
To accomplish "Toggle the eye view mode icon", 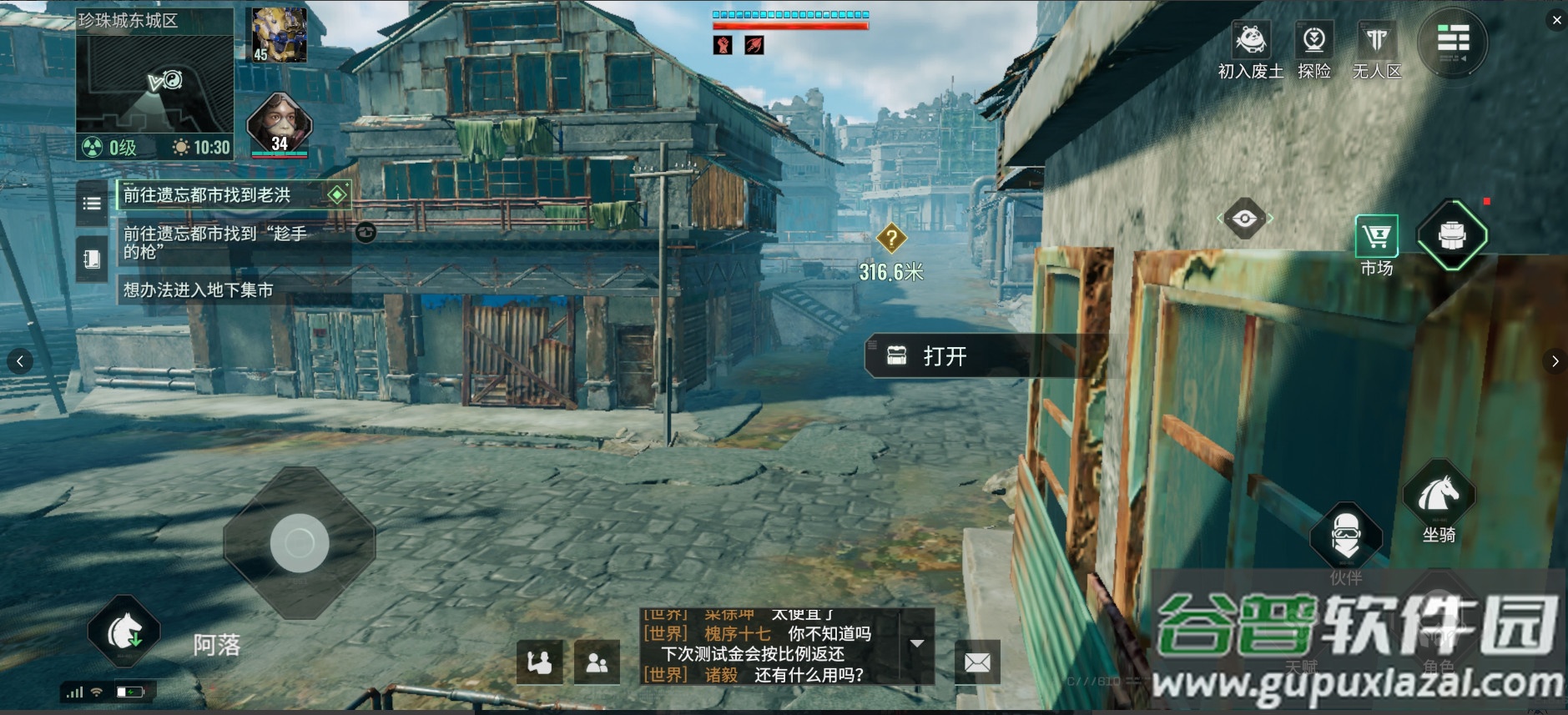I will (1244, 219).
